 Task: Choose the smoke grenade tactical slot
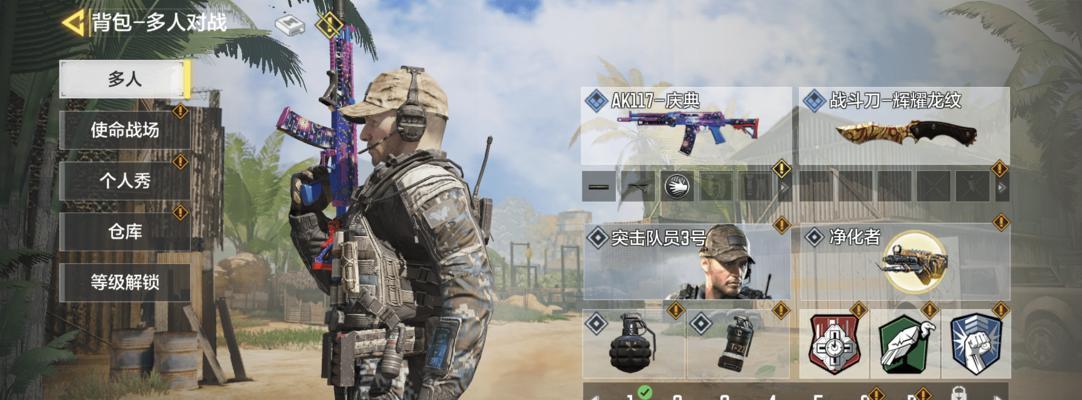[737, 344]
